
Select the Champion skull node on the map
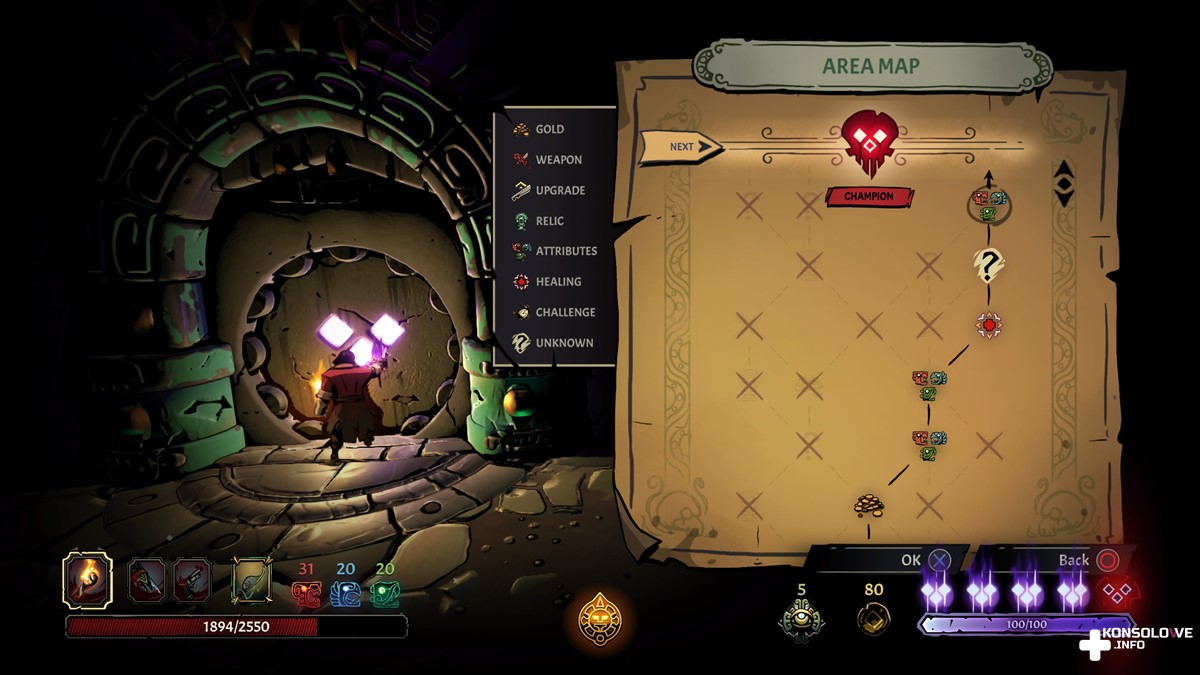click(x=867, y=142)
